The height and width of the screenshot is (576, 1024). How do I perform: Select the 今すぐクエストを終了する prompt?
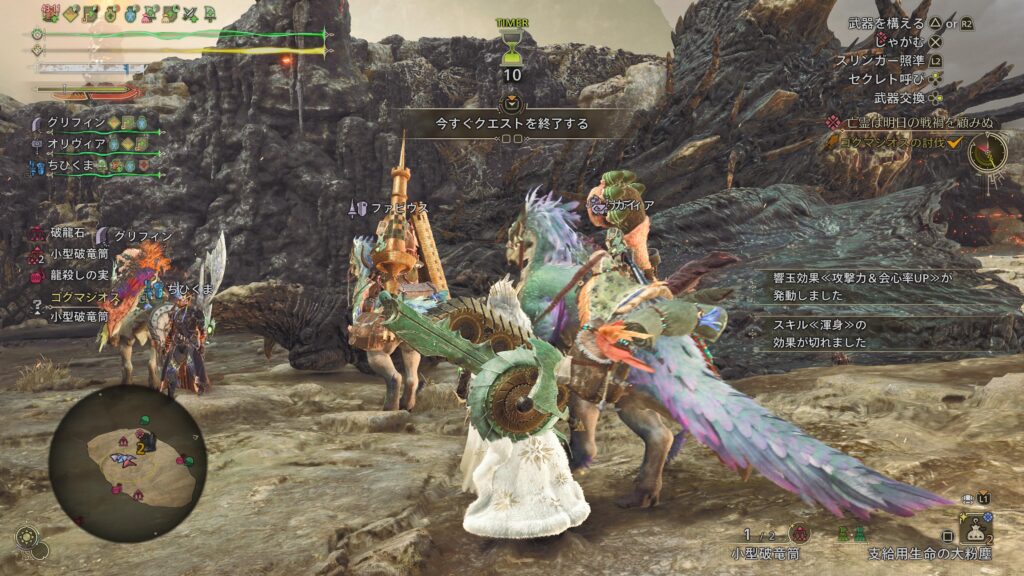[x=511, y=124]
